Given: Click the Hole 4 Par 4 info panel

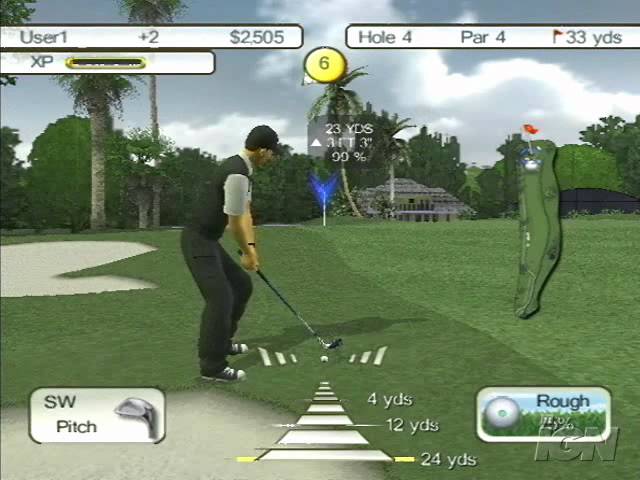Looking at the screenshot, I should pos(492,37).
